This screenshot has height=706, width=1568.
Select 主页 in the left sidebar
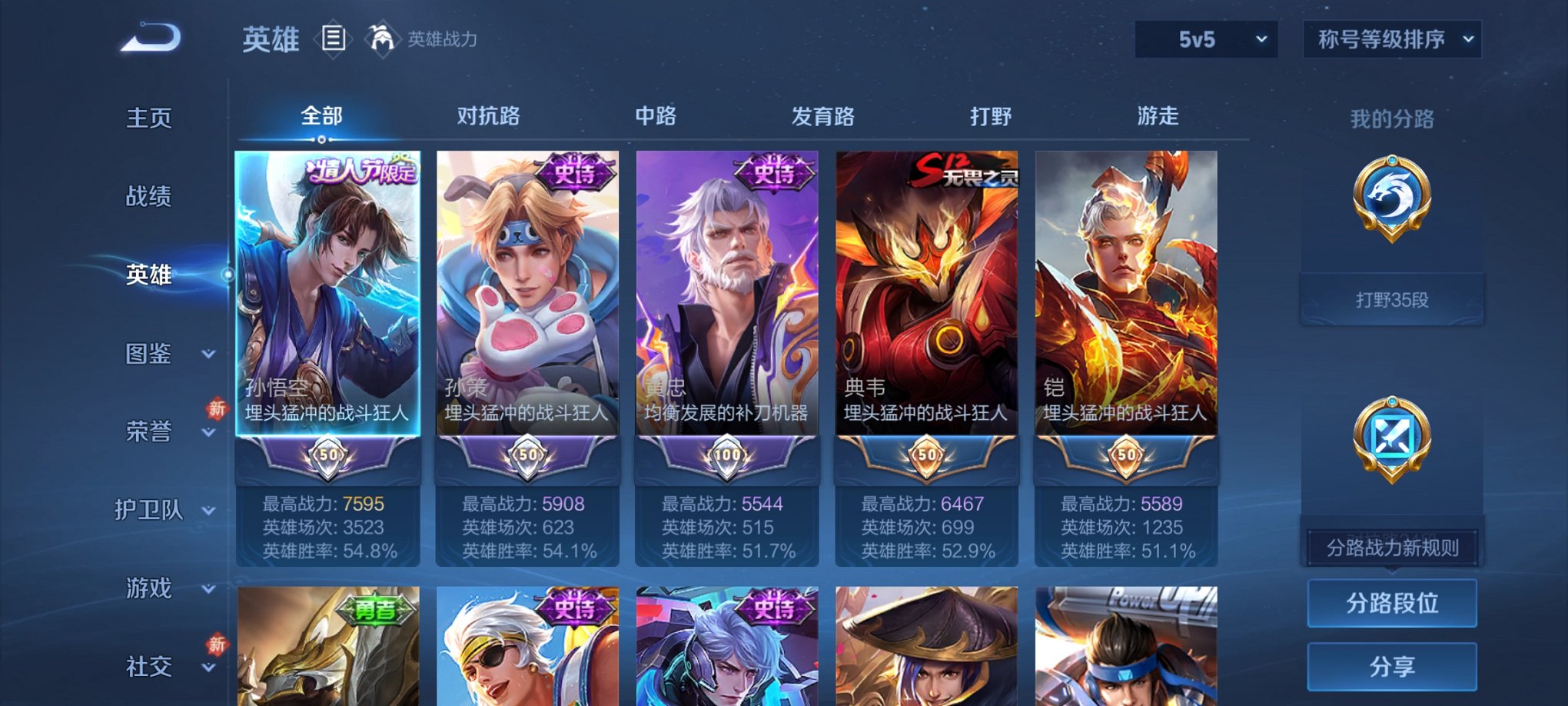[150, 118]
